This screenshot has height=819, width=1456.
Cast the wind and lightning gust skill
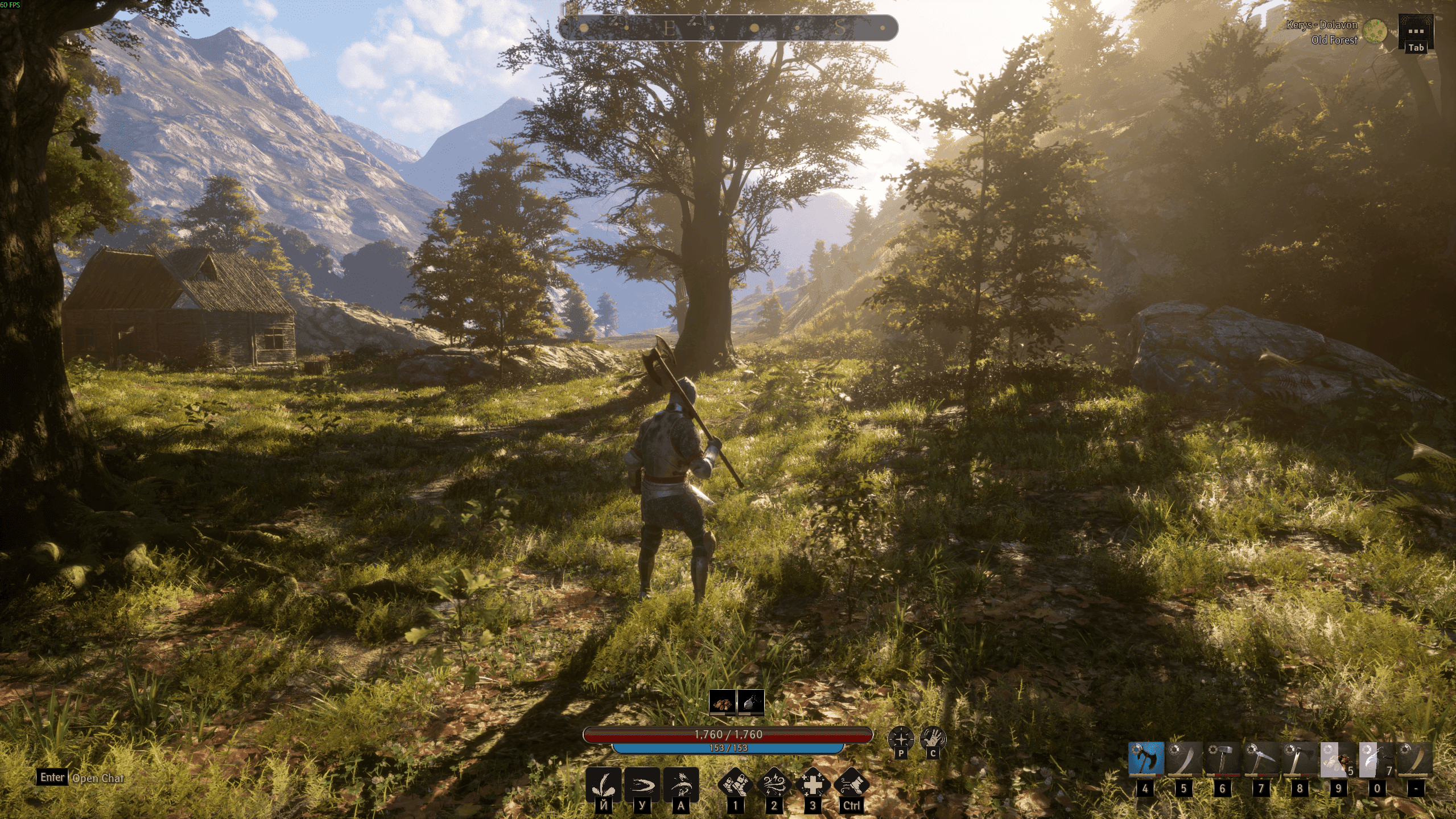(x=774, y=784)
